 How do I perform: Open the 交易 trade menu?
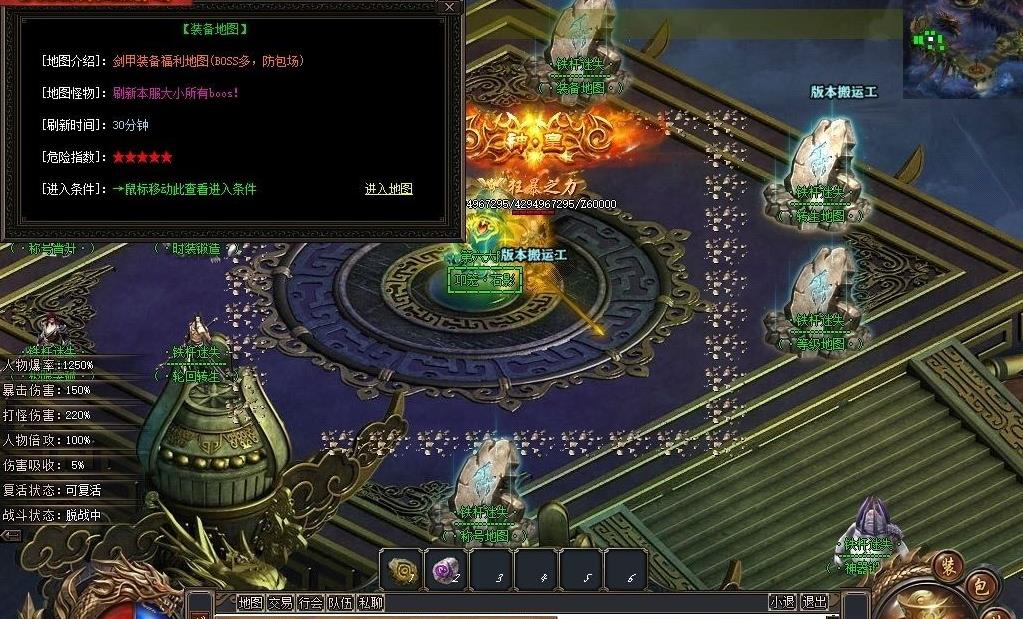click(280, 602)
